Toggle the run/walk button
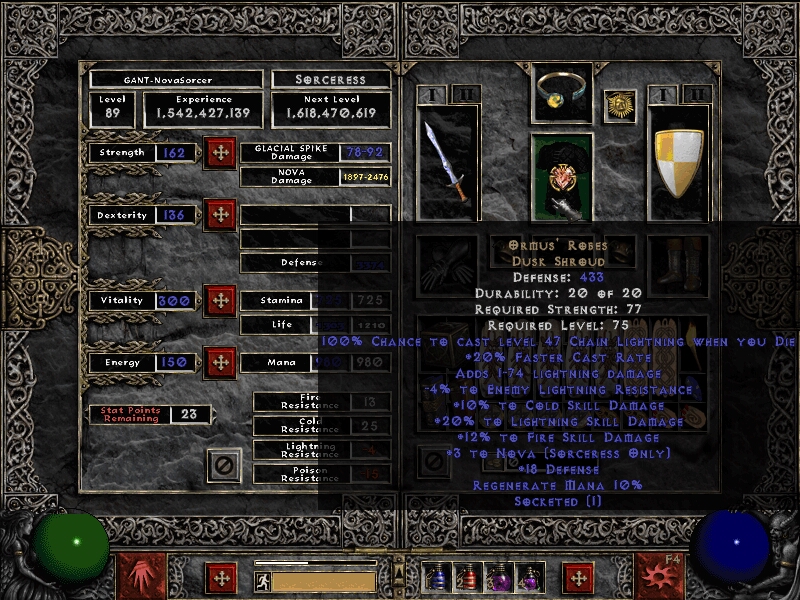The width and height of the screenshot is (800, 600). (262, 580)
